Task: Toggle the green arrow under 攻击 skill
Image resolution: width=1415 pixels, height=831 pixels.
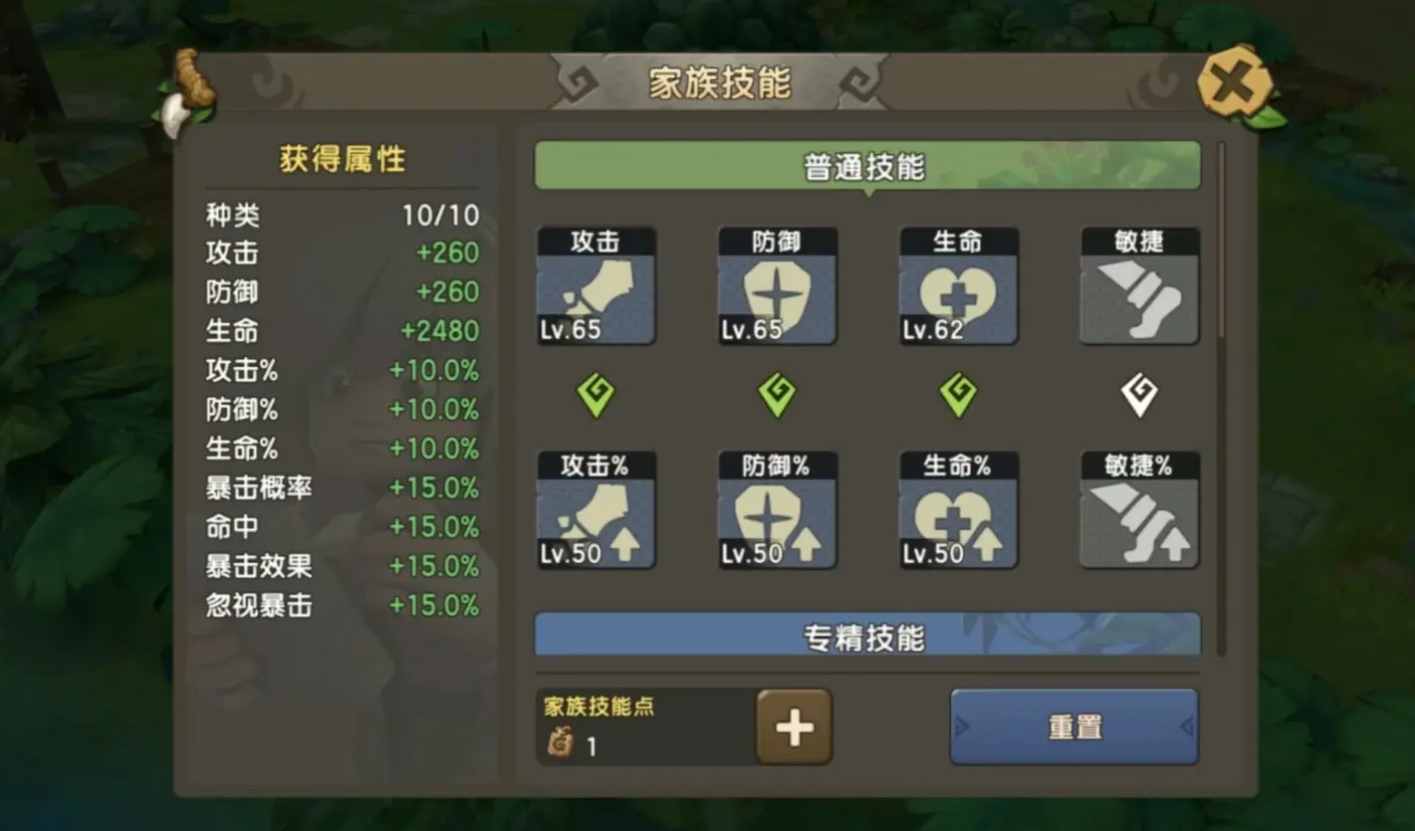Action: [595, 394]
